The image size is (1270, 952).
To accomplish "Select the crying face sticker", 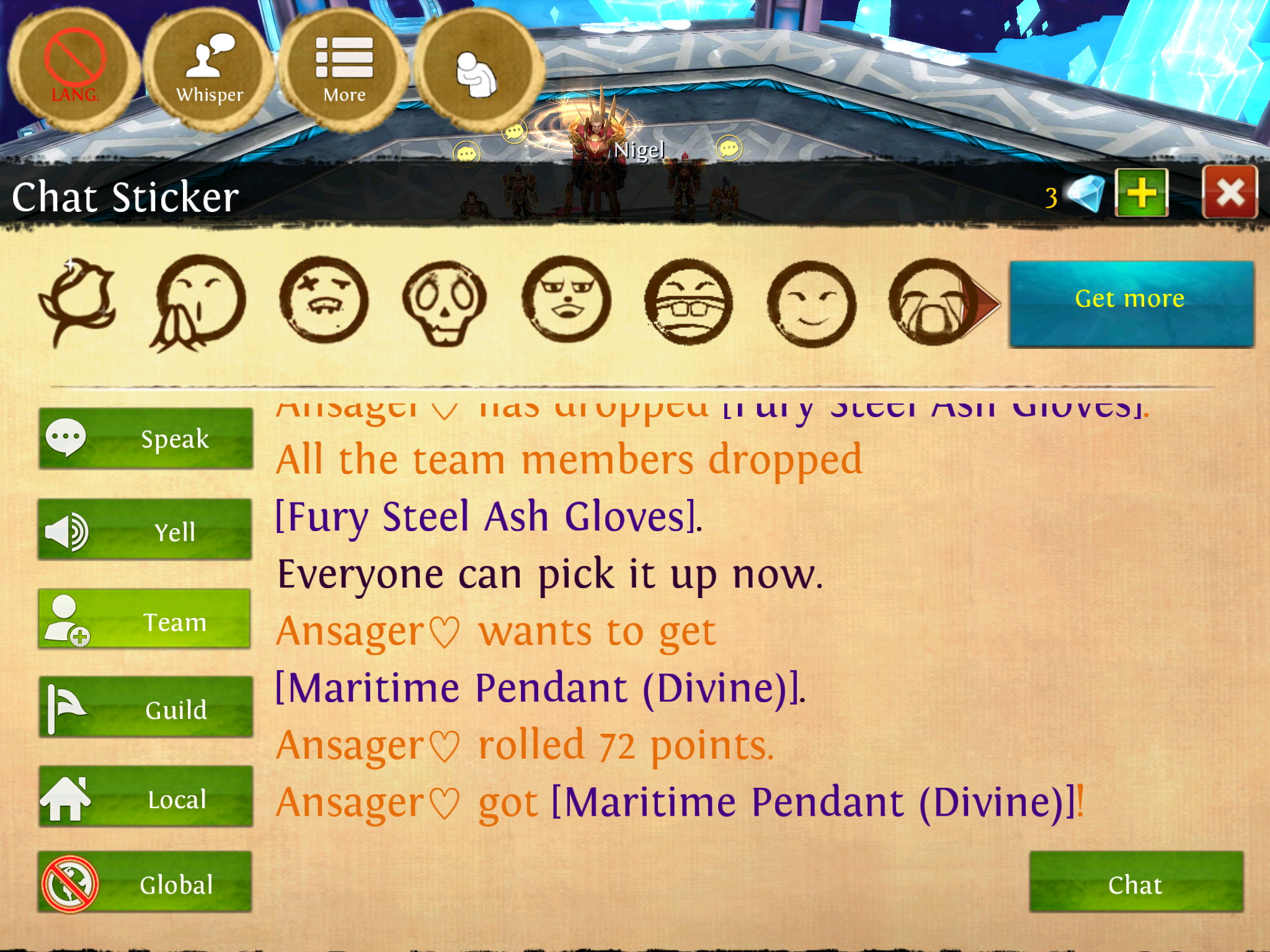I will pos(930,302).
